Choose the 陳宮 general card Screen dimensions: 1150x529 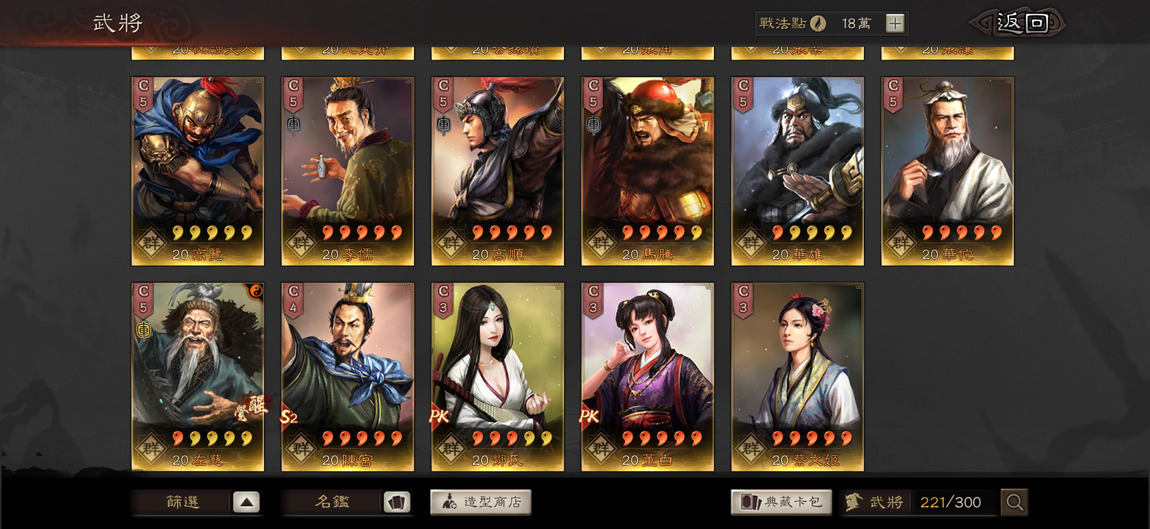point(348,376)
